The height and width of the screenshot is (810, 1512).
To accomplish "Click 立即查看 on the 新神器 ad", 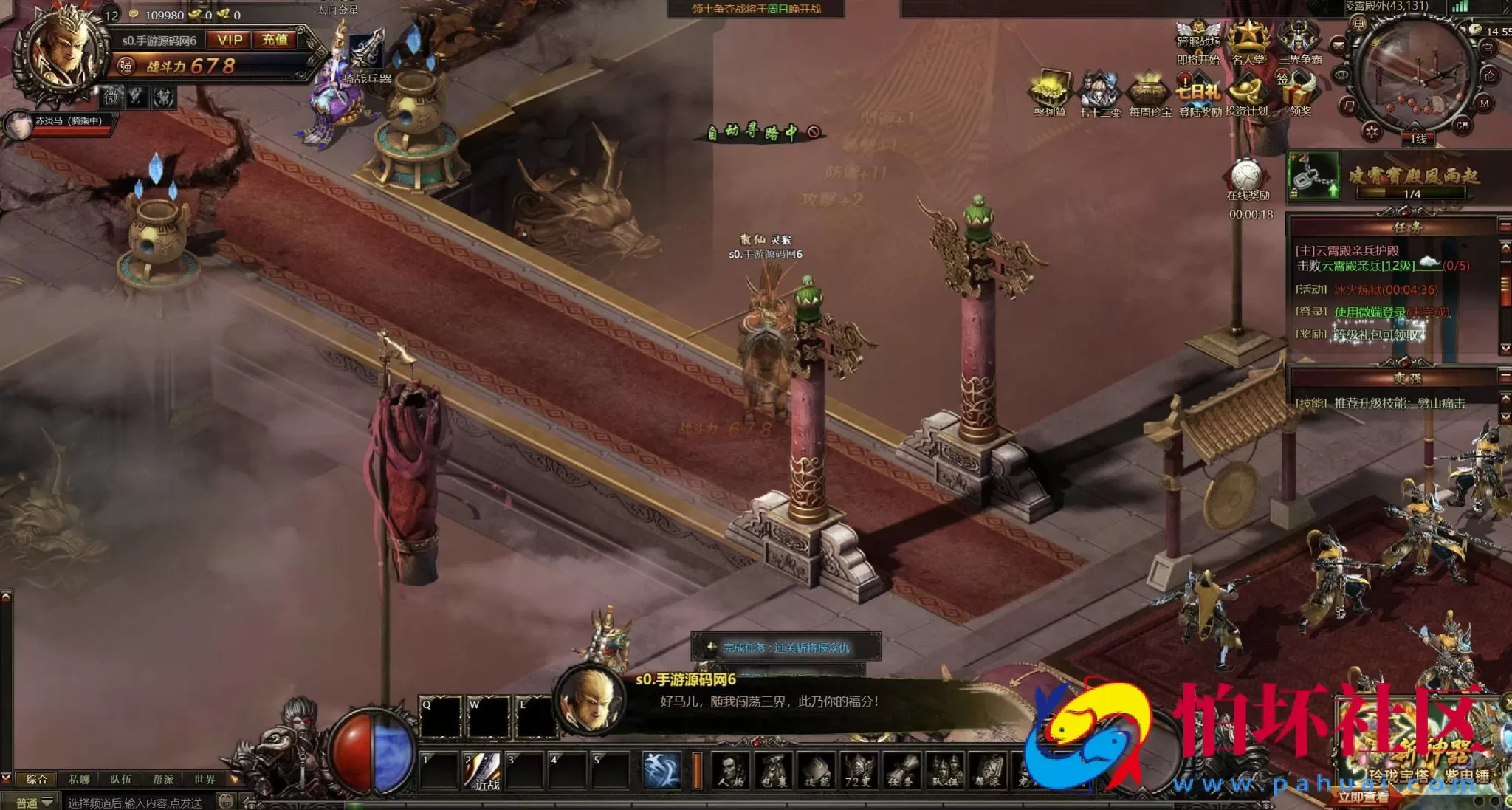I will click(x=1363, y=797).
